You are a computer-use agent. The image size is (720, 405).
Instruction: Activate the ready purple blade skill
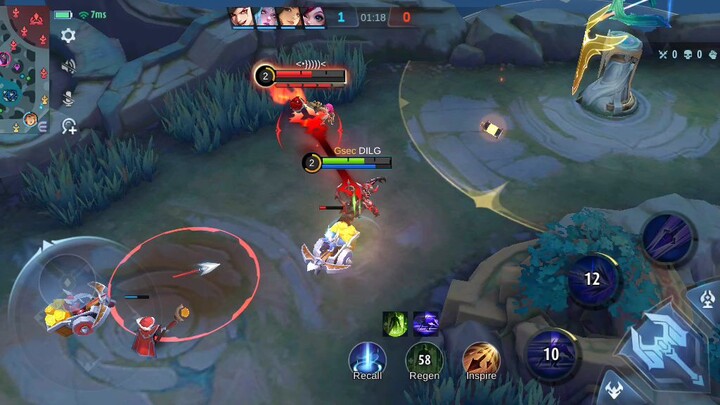pyautogui.click(x=665, y=238)
